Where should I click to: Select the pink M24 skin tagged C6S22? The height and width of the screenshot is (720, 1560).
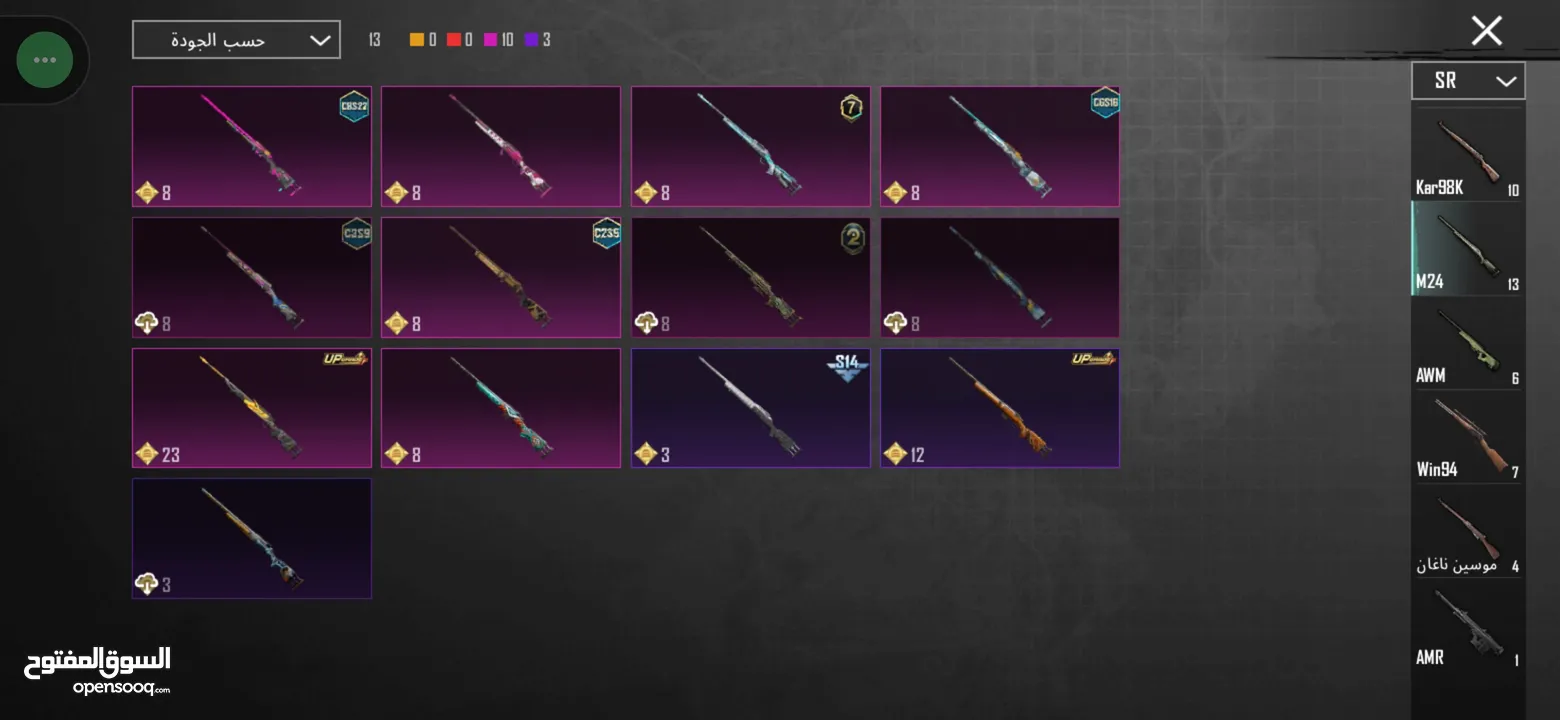252,146
